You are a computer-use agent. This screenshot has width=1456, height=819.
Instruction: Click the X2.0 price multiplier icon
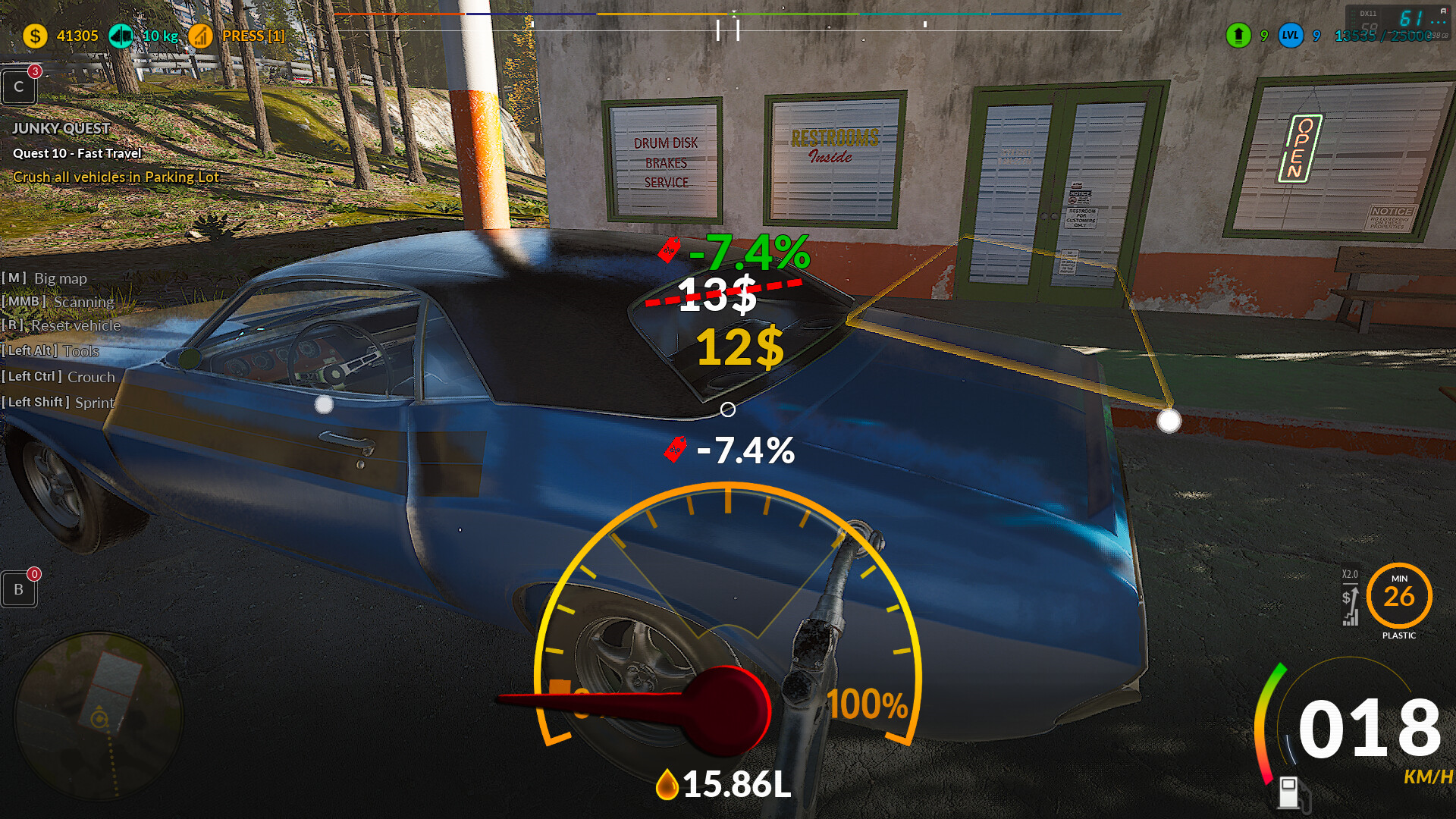click(x=1350, y=599)
